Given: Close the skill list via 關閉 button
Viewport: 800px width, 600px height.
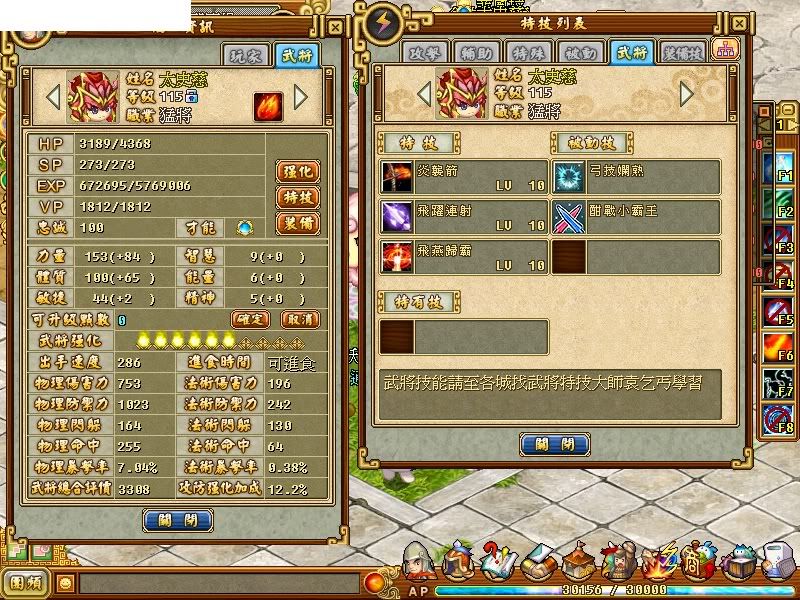Looking at the screenshot, I should coord(554,444).
